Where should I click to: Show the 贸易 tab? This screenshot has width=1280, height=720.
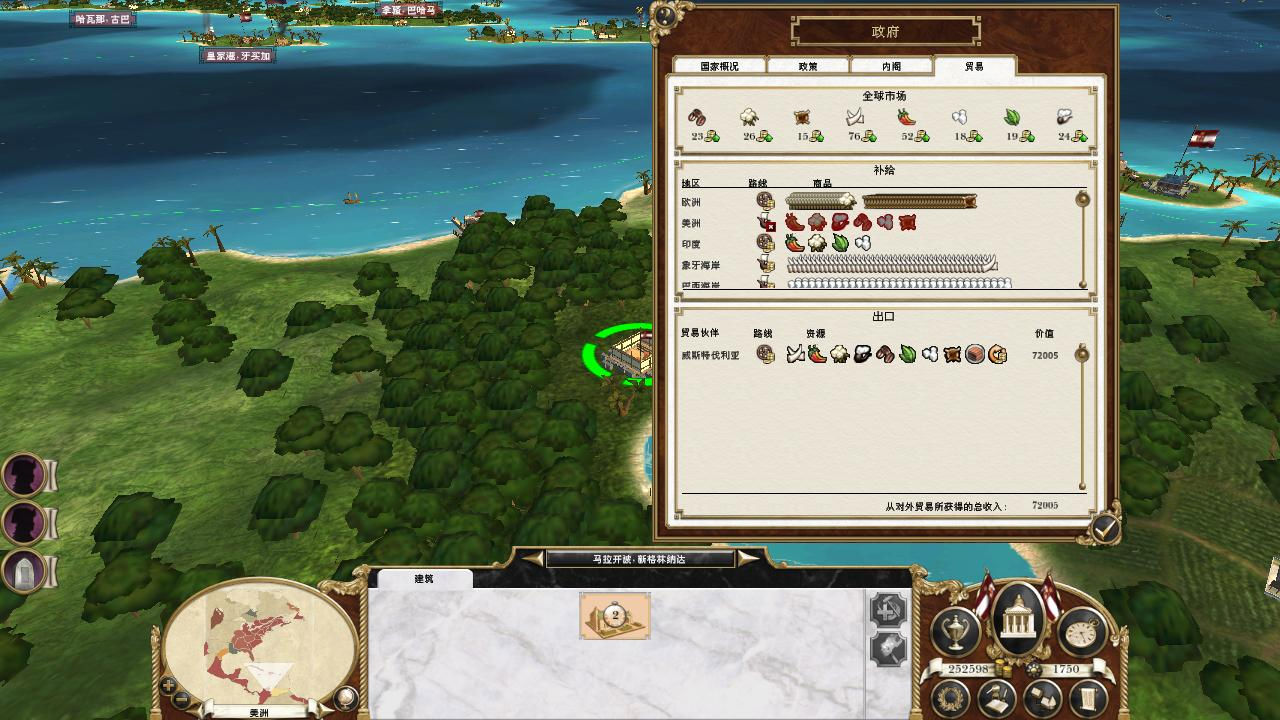pyautogui.click(x=974, y=66)
